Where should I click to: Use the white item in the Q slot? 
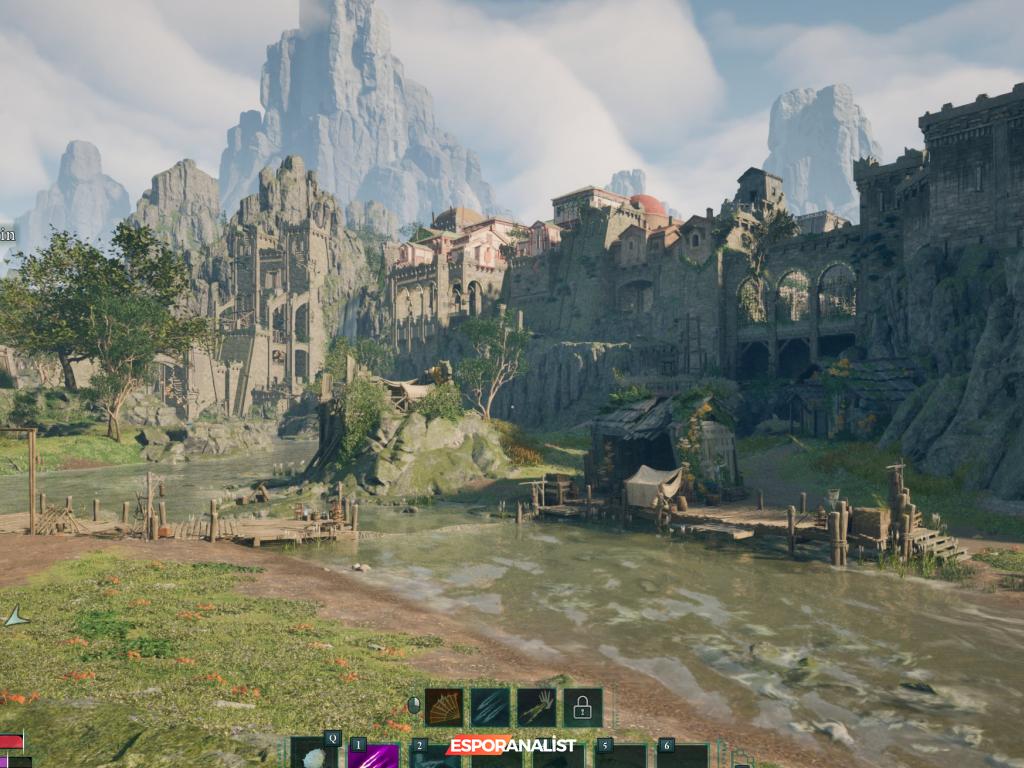pos(314,756)
